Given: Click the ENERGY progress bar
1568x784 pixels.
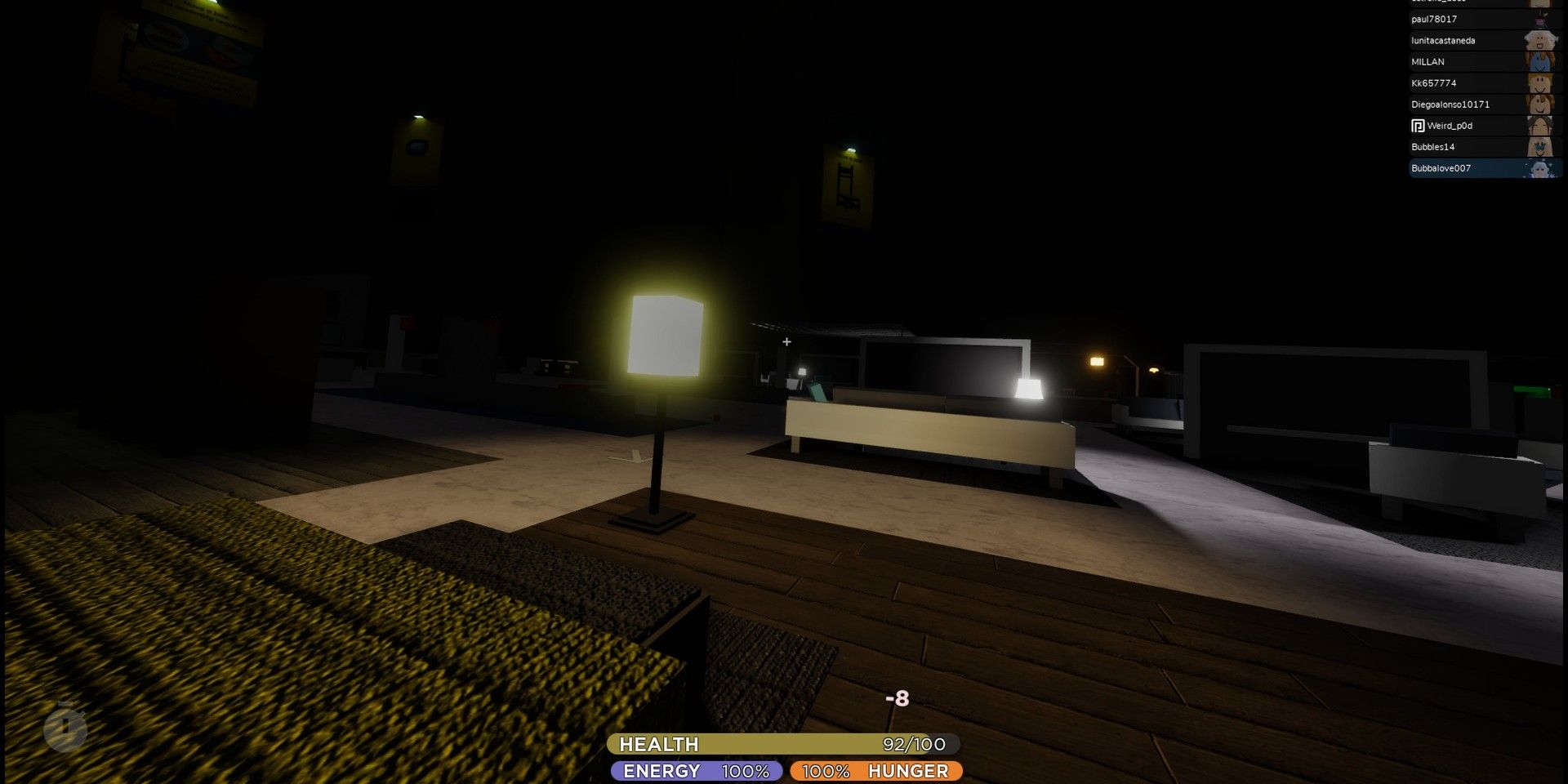Looking at the screenshot, I should point(694,770).
